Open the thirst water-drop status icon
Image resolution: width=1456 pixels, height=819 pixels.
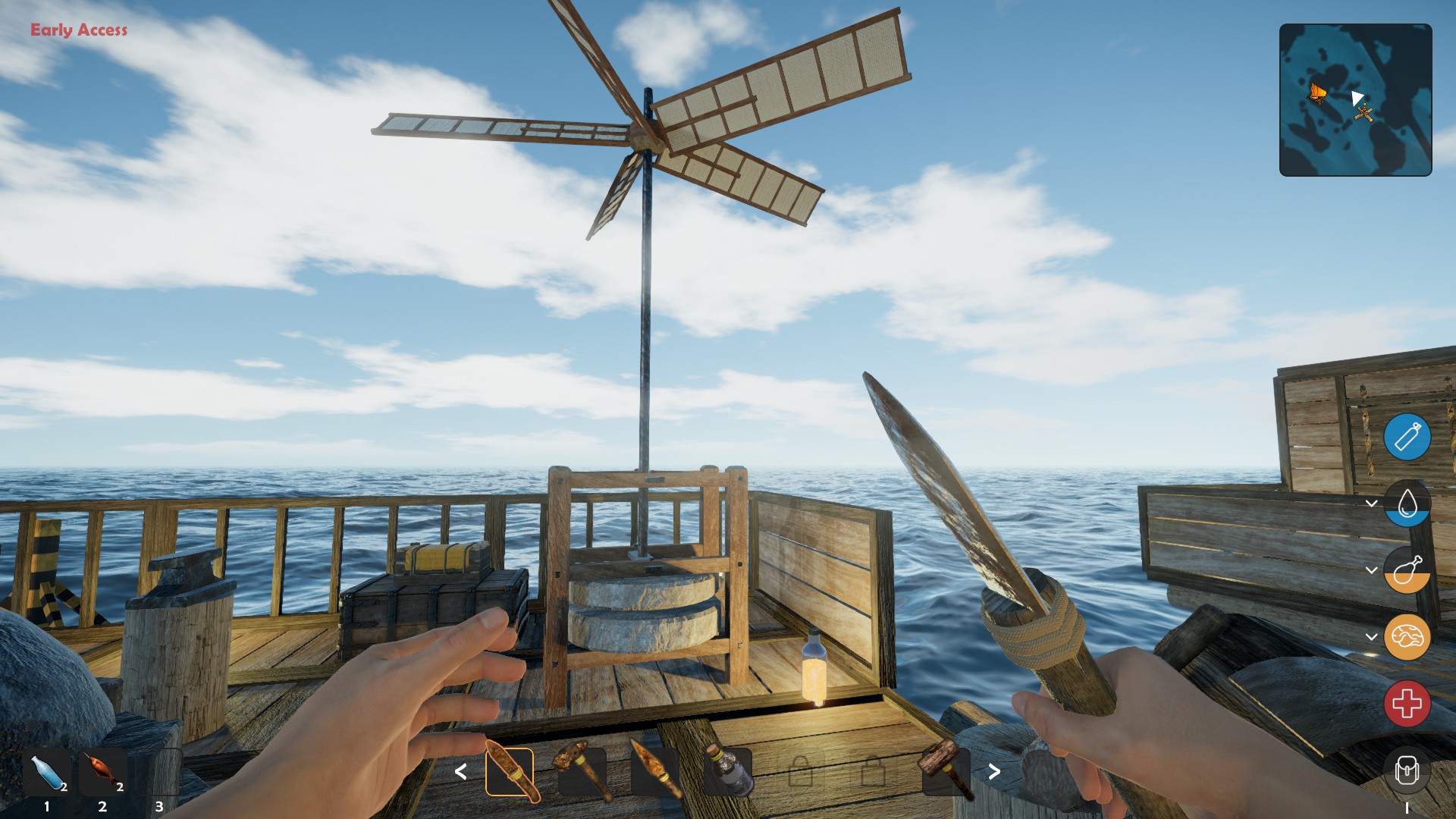(1407, 504)
